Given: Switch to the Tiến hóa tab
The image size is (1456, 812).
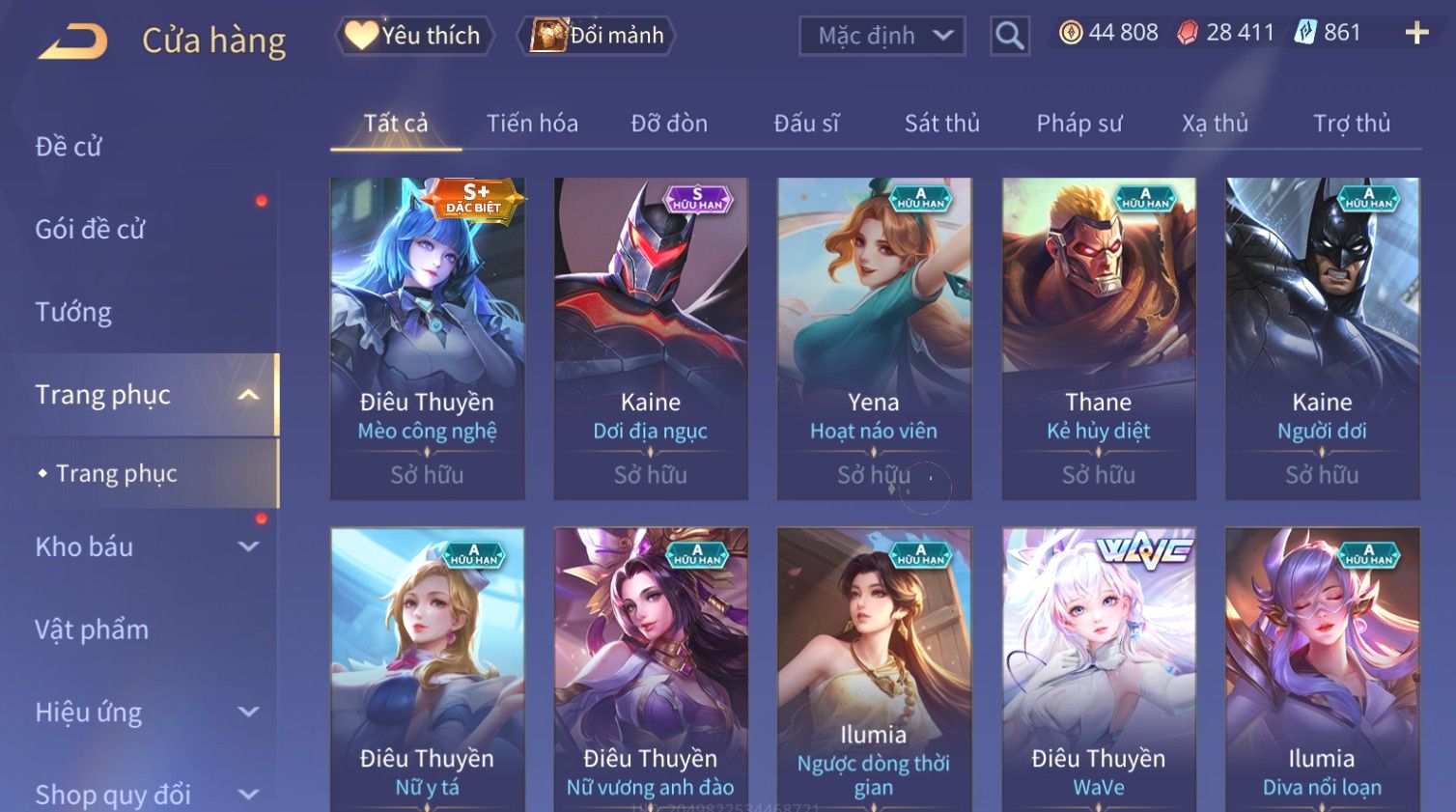Looking at the screenshot, I should click(532, 124).
